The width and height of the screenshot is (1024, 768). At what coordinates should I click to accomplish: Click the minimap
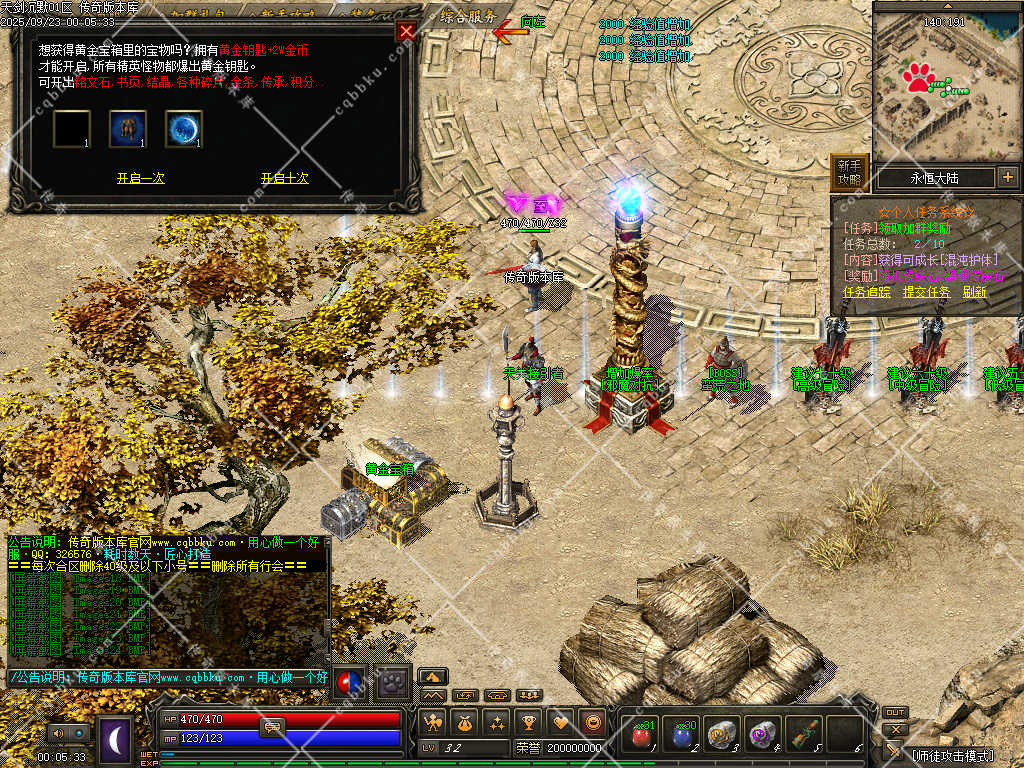pyautogui.click(x=945, y=82)
